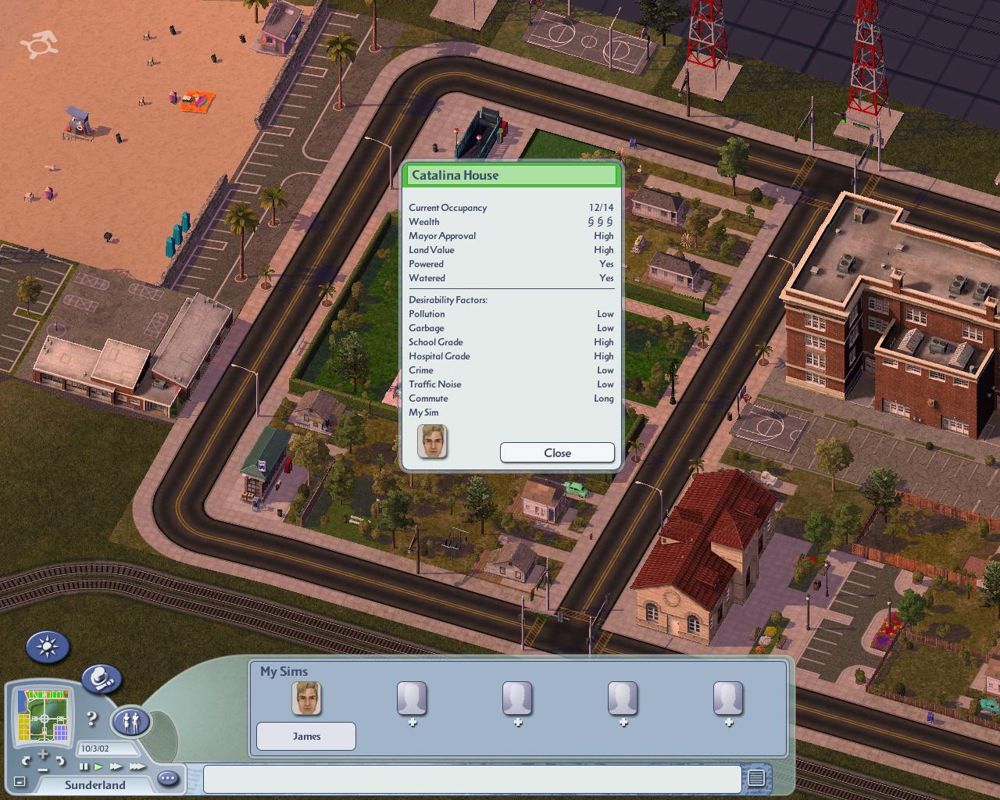Viewport: 1000px width, 800px height.
Task: Zoom in with the plus button
Action: [x=44, y=753]
